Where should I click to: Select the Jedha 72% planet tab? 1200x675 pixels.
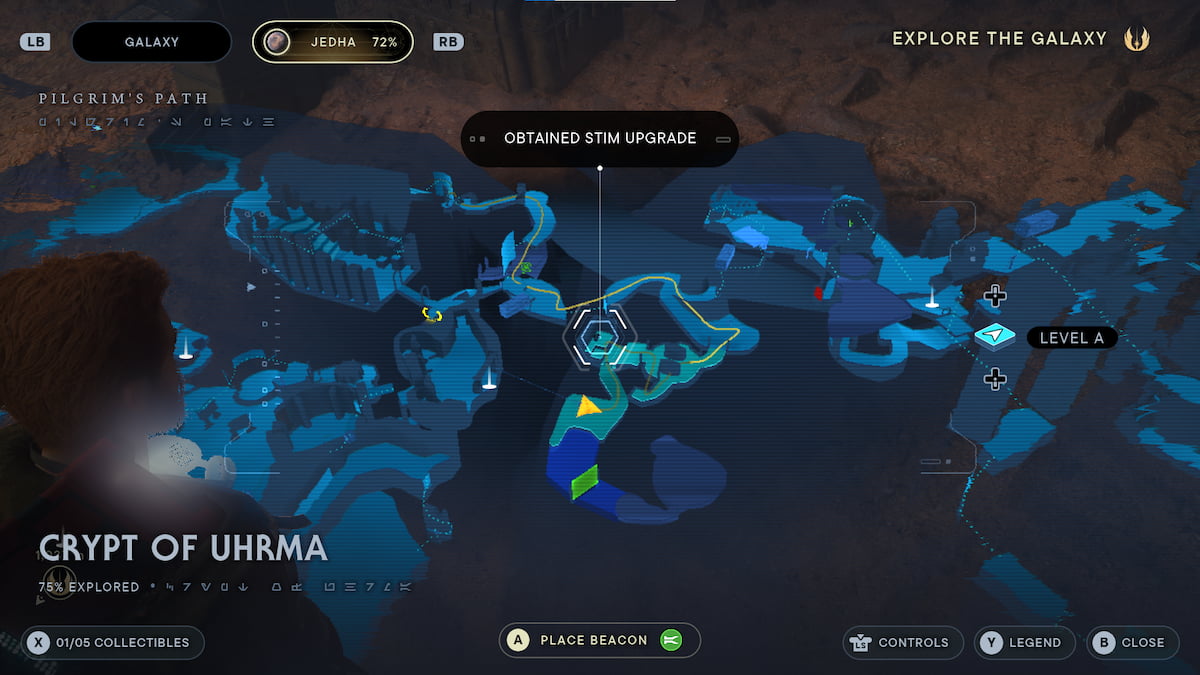coord(332,42)
